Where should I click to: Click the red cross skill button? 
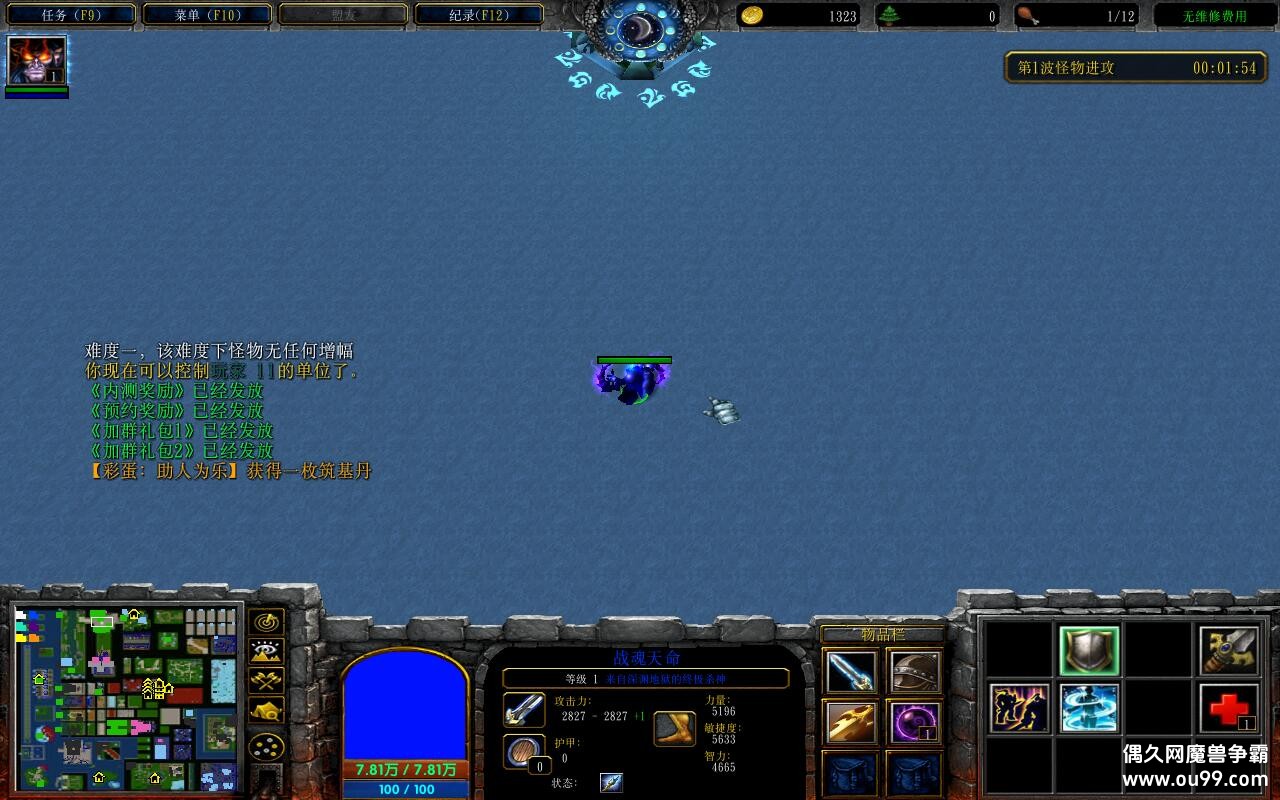[x=1229, y=708]
